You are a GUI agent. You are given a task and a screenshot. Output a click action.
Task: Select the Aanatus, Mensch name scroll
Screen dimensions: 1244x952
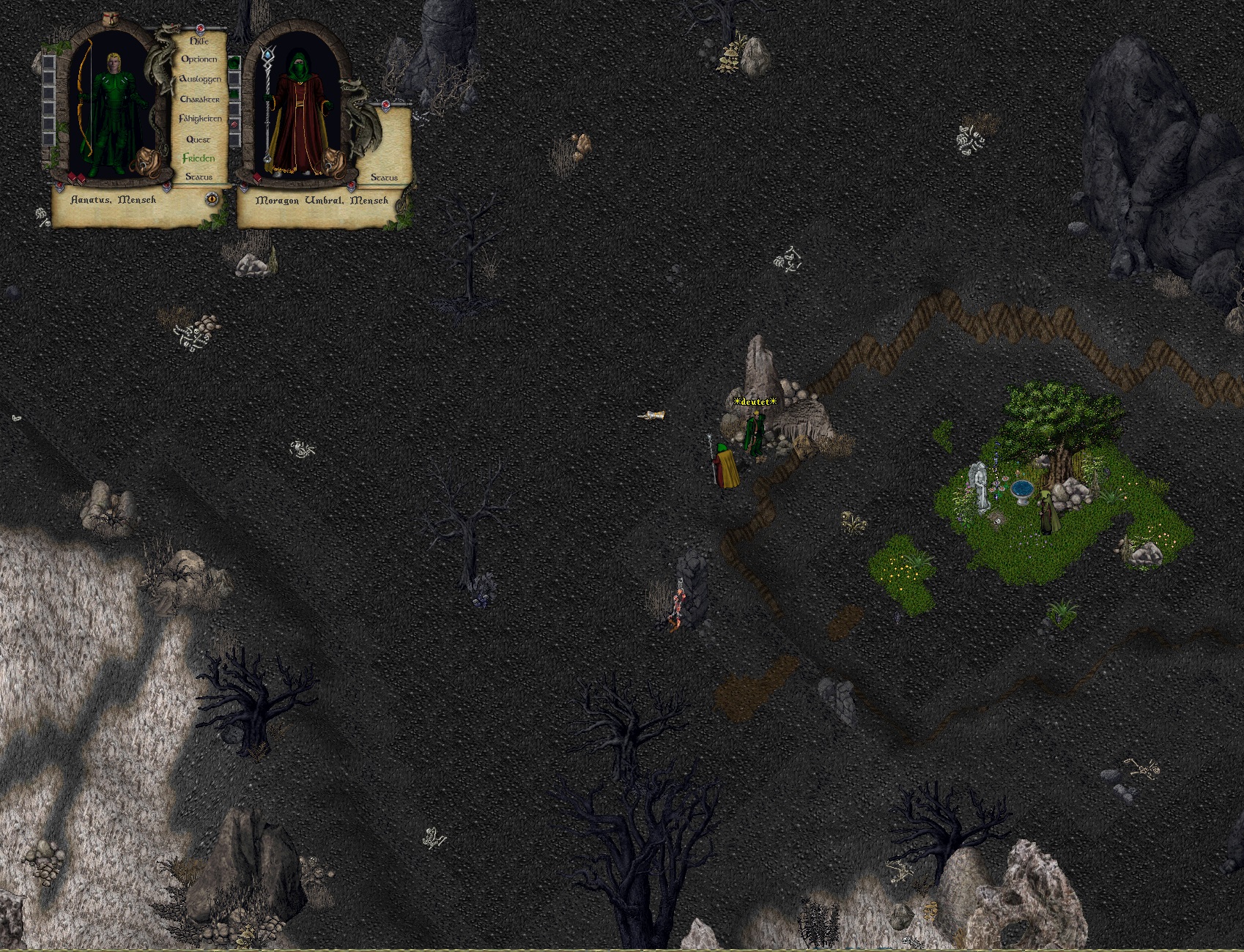click(114, 199)
